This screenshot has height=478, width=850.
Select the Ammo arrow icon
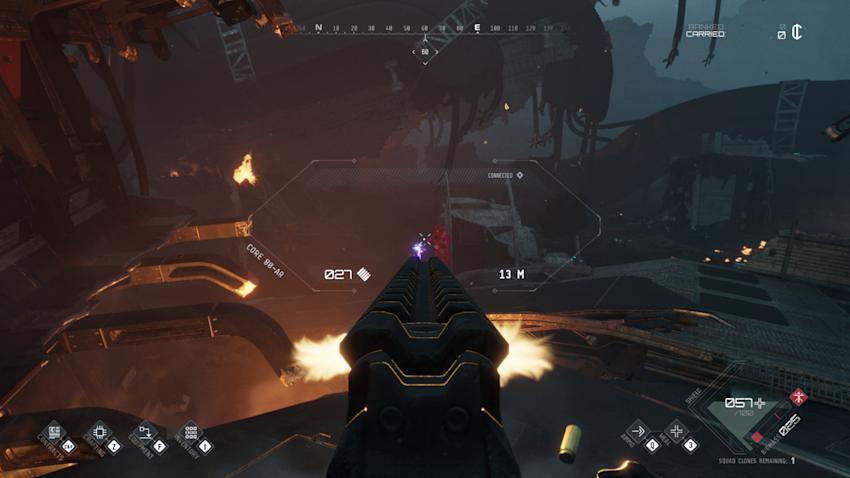[635, 432]
